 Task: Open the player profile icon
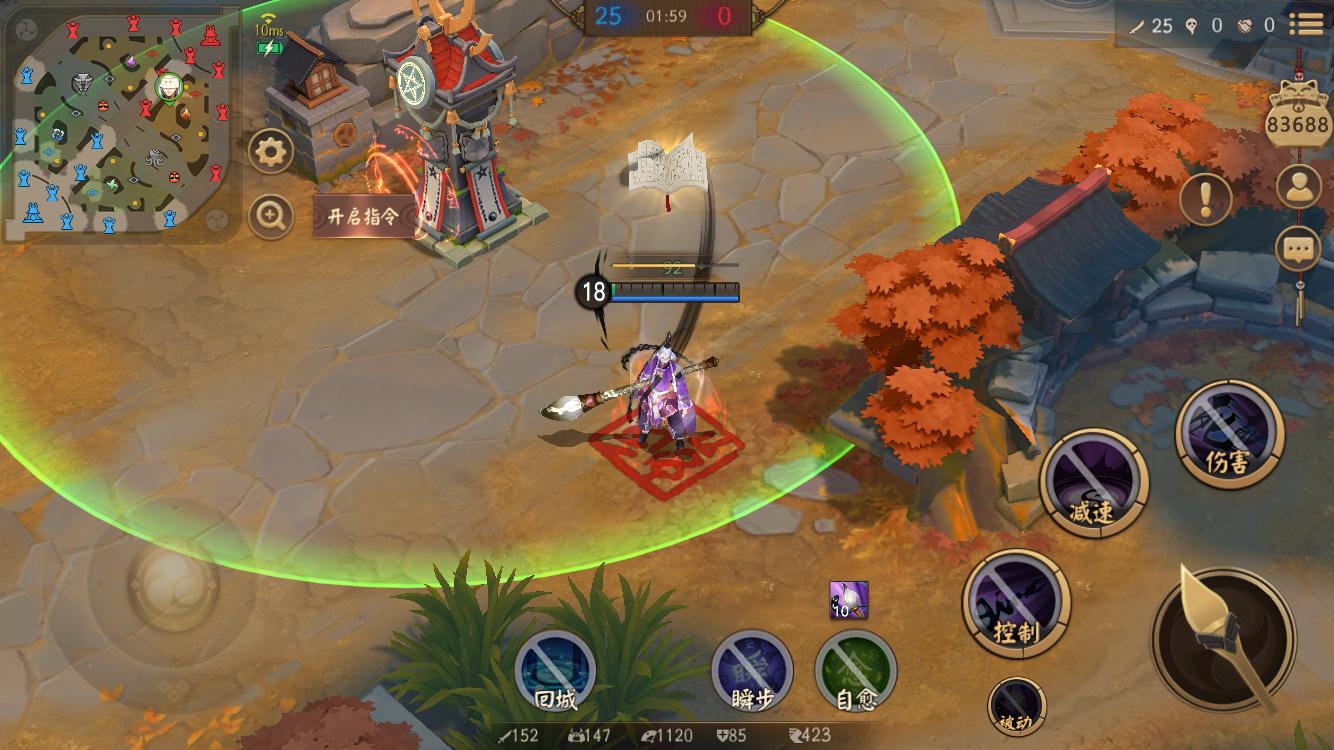(1299, 187)
